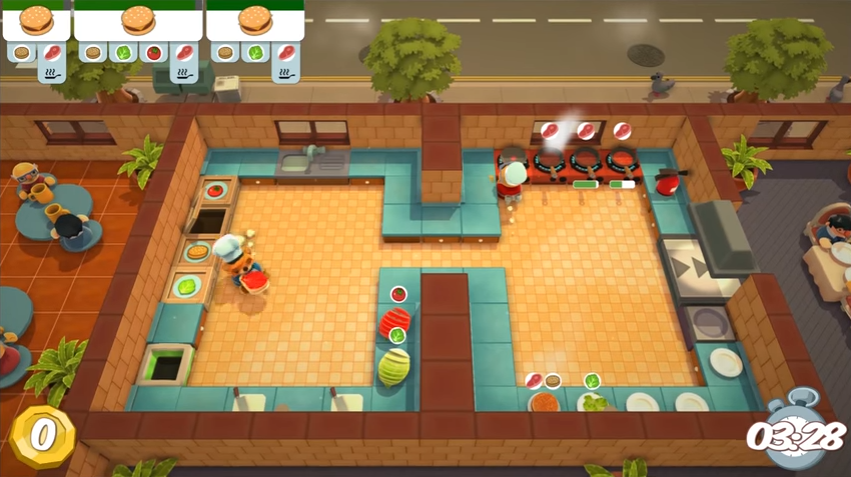This screenshot has height=477, width=851.
Task: Select the burger order needing only bun and meat
Action: 36,21
